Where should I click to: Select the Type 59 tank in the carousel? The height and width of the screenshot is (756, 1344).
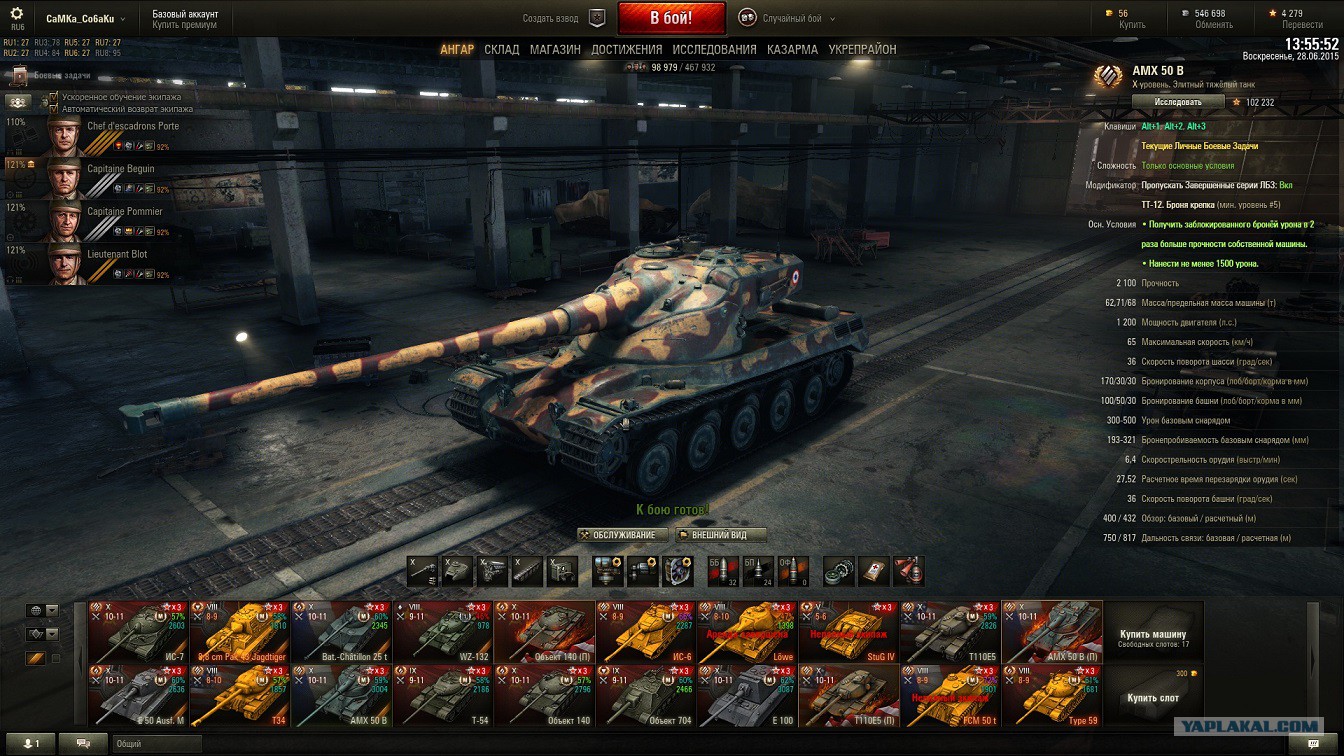1052,696
